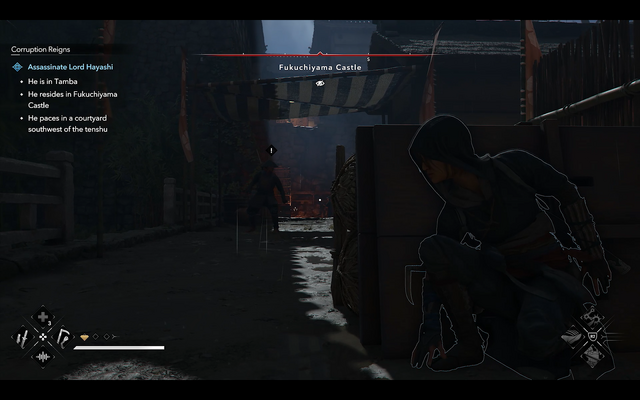Click the top ability diamond icon
The image size is (640, 400).
coord(590,319)
